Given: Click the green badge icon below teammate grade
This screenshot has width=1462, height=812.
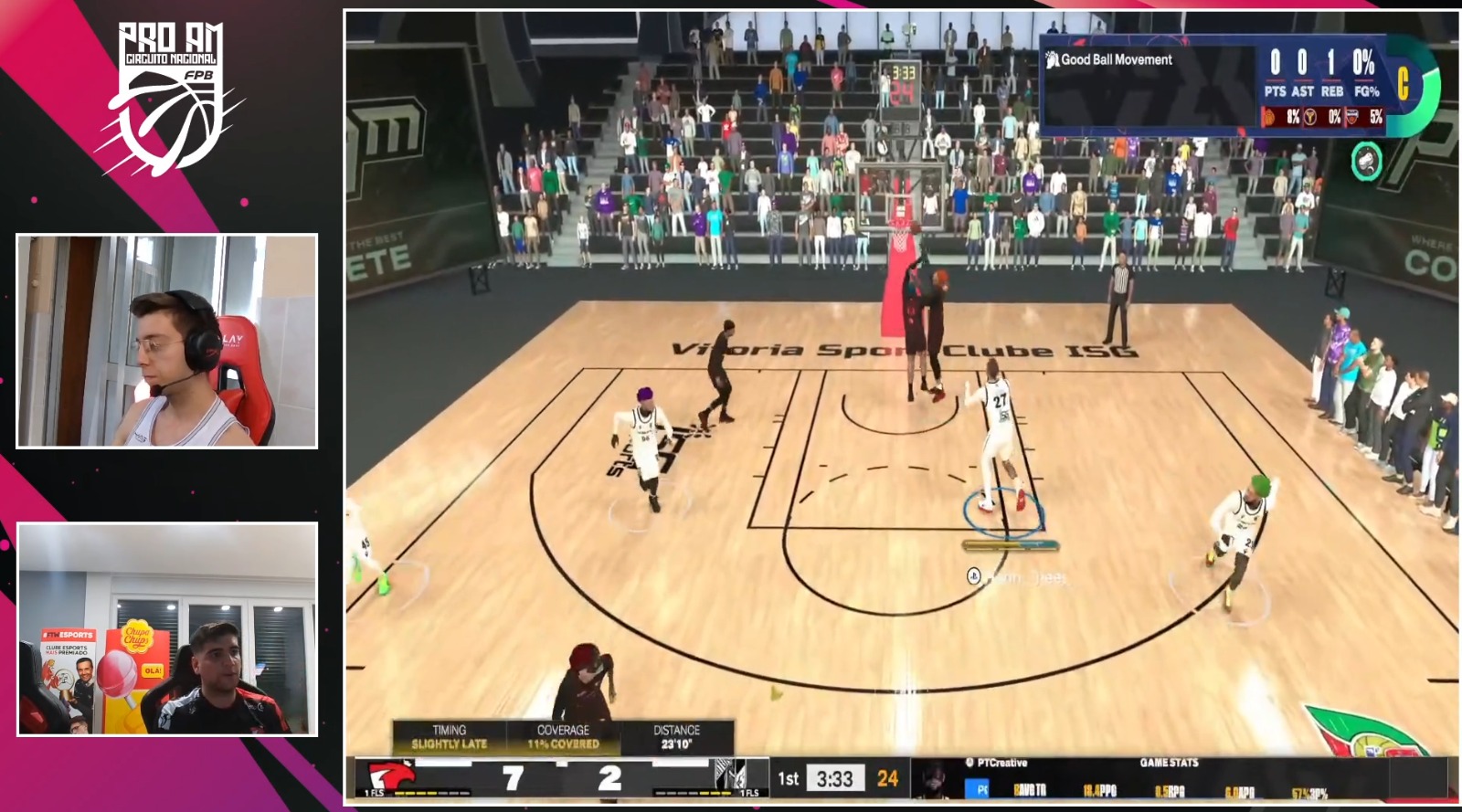Looking at the screenshot, I should click(x=1366, y=162).
